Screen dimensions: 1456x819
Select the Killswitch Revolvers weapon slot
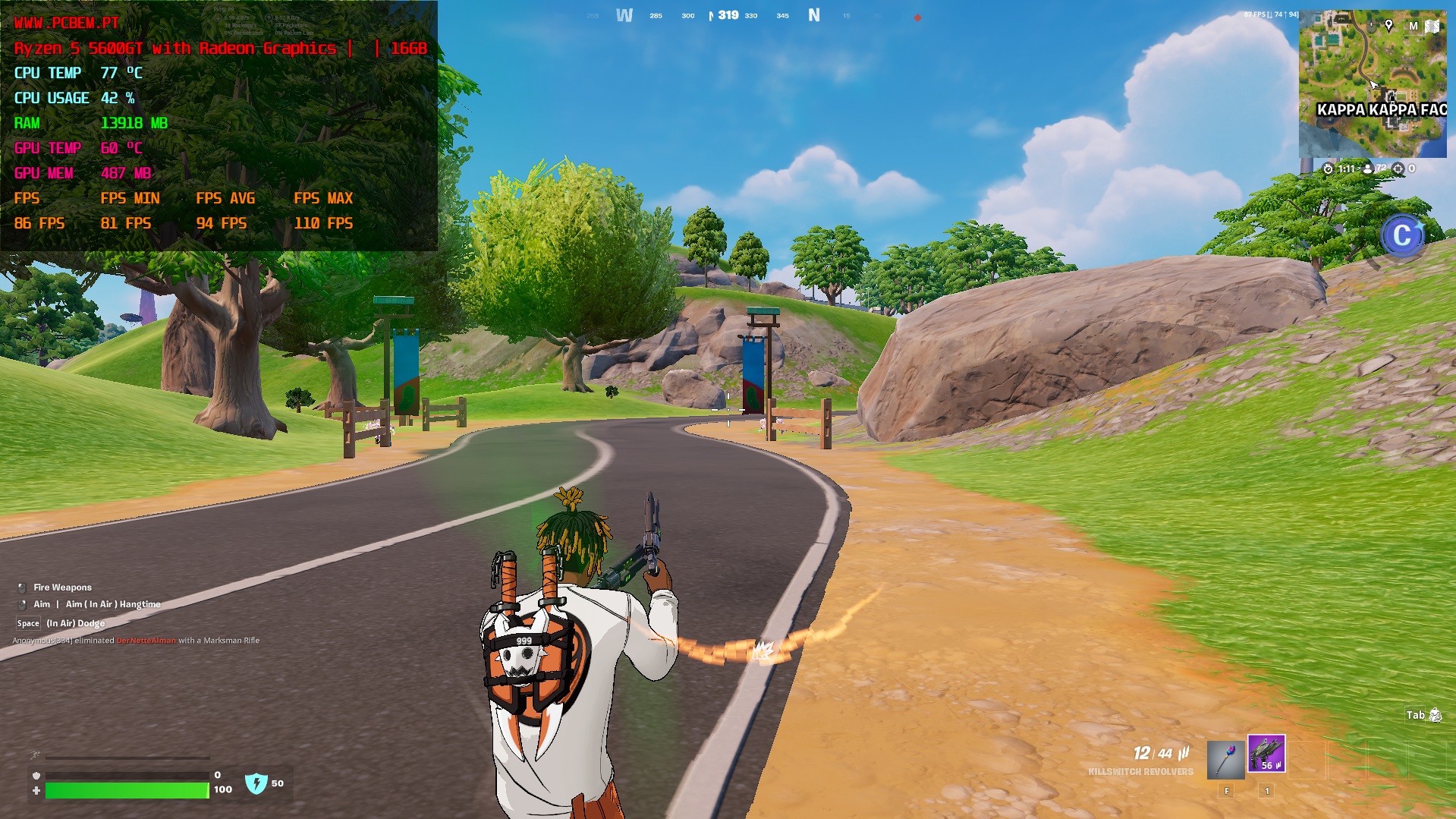pyautogui.click(x=1266, y=754)
